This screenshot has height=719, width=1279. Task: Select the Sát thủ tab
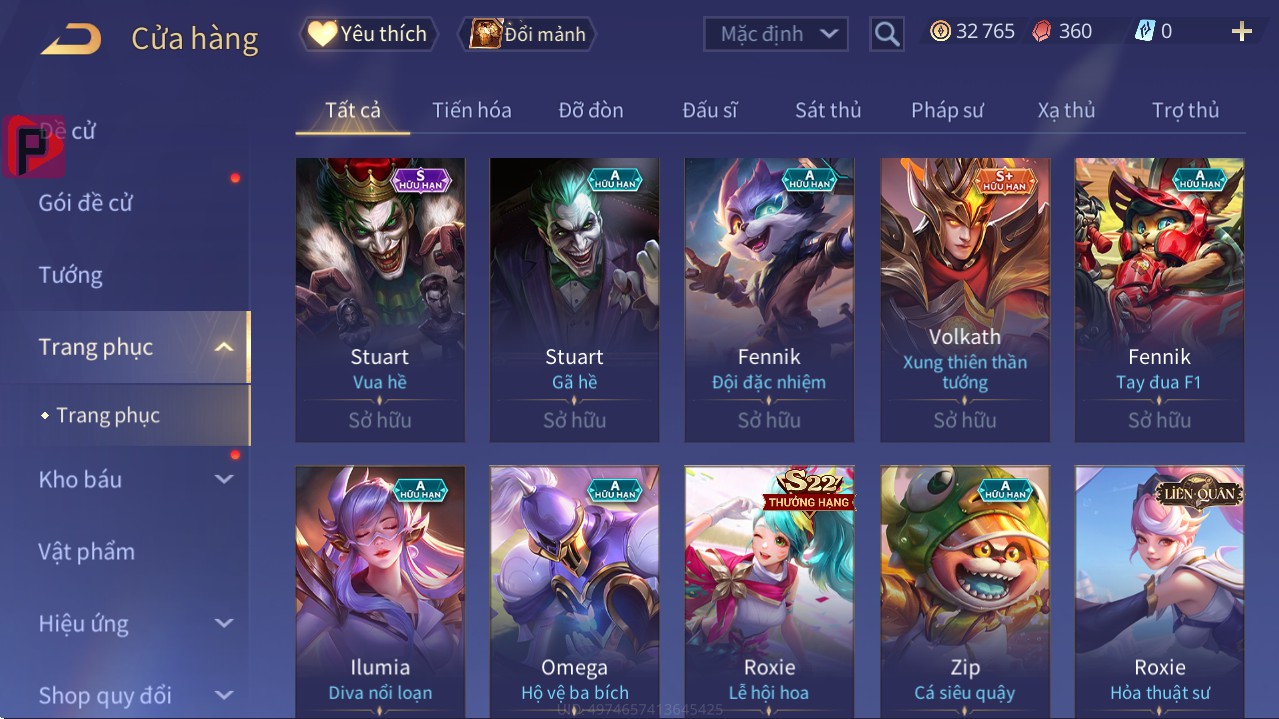tap(828, 110)
